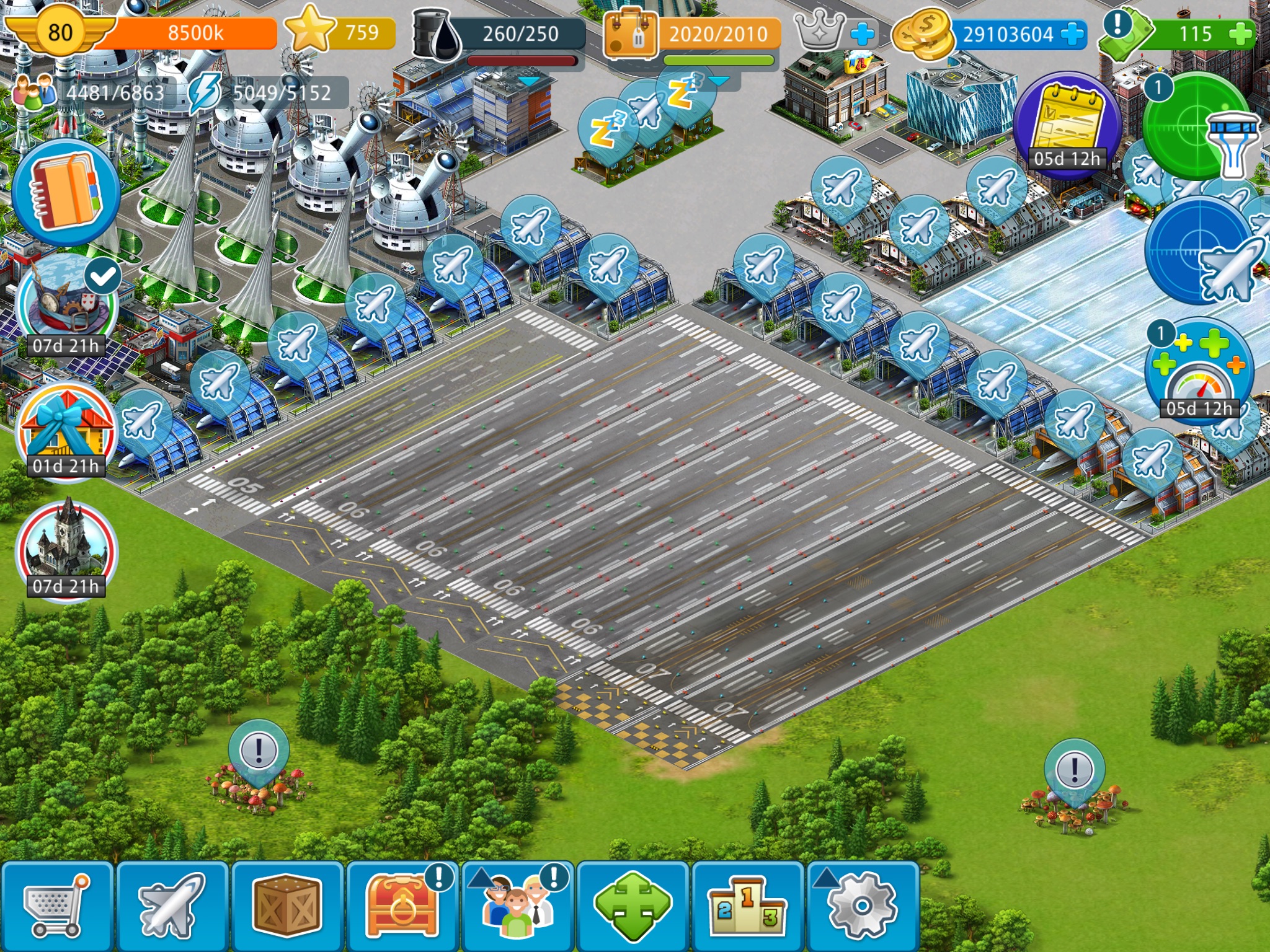Viewport: 1270px width, 952px height.
Task: Add more coins with plus button
Action: [x=1072, y=33]
